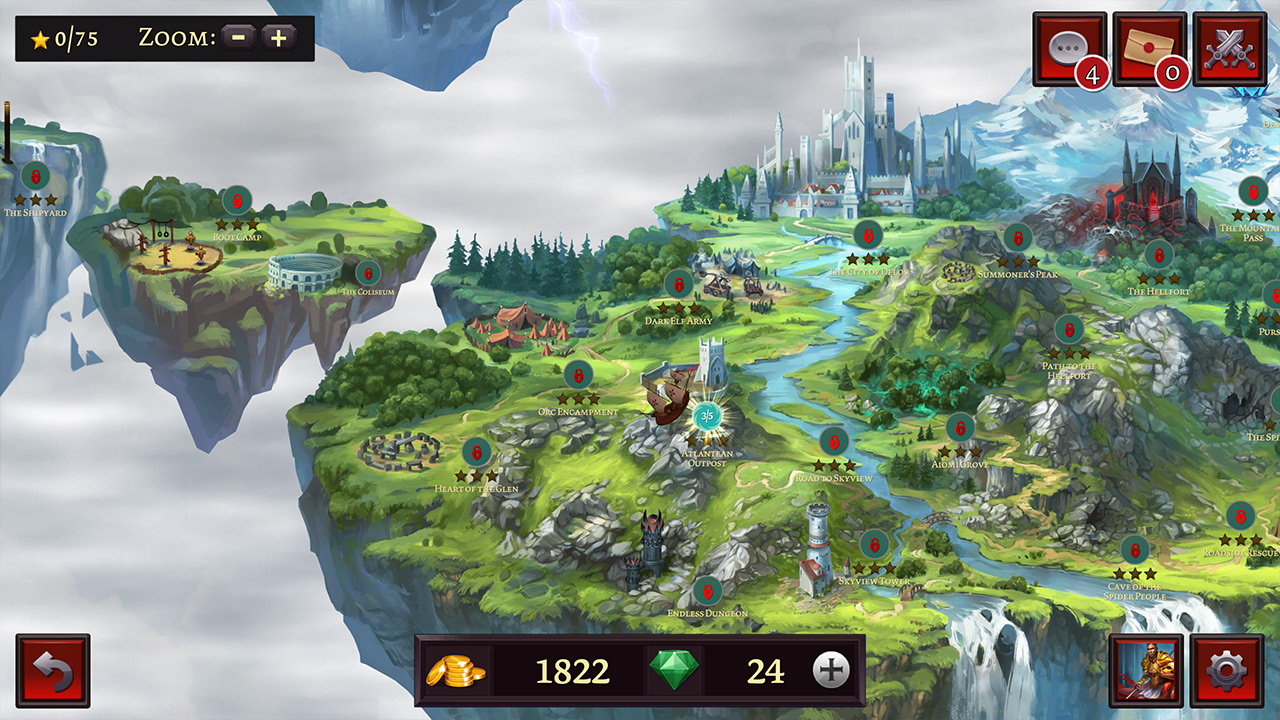Screen dimensions: 1280x720
Task: Choose the Heart of the Glen marker
Action: [477, 452]
